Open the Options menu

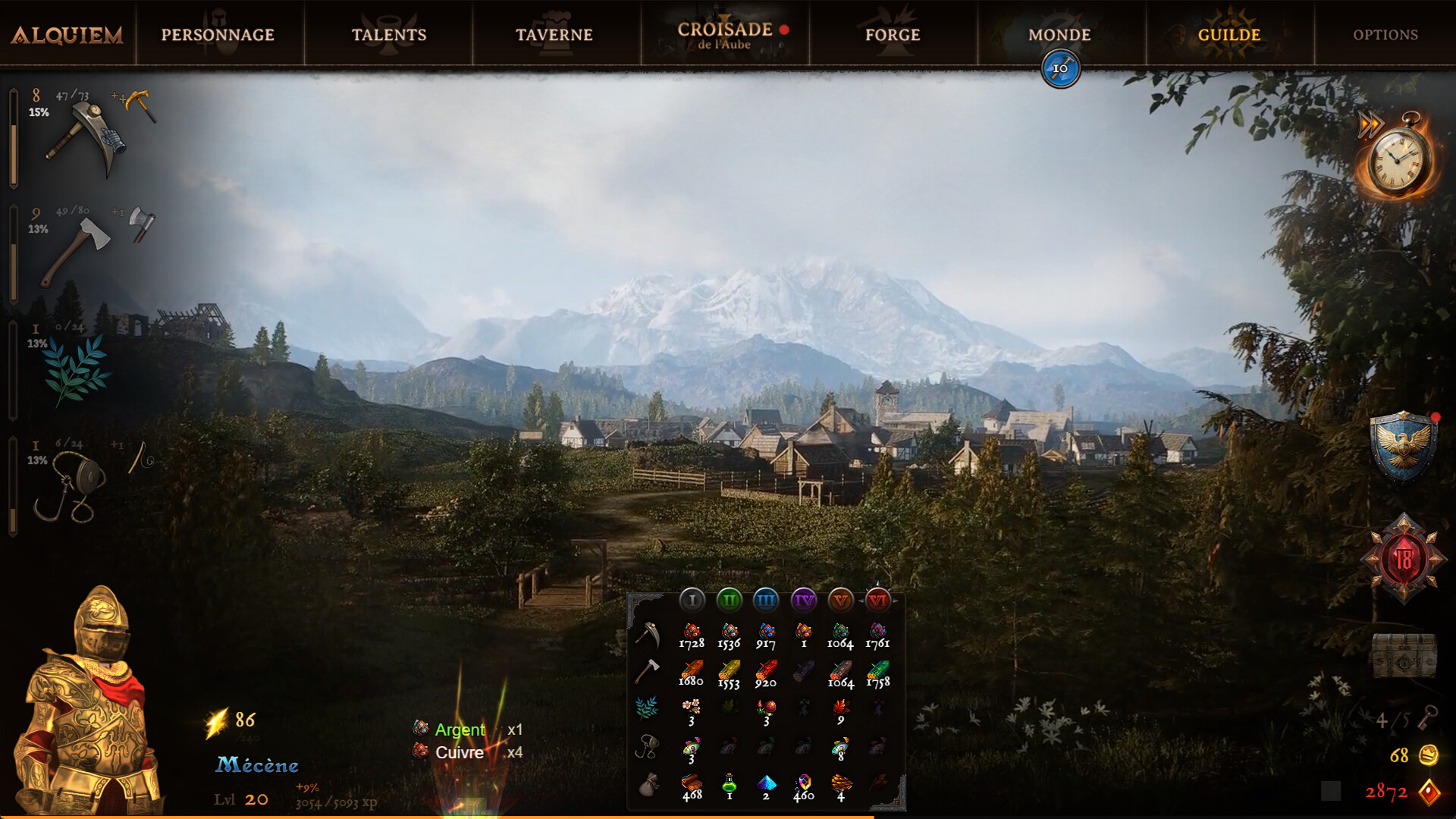pyautogui.click(x=1385, y=35)
